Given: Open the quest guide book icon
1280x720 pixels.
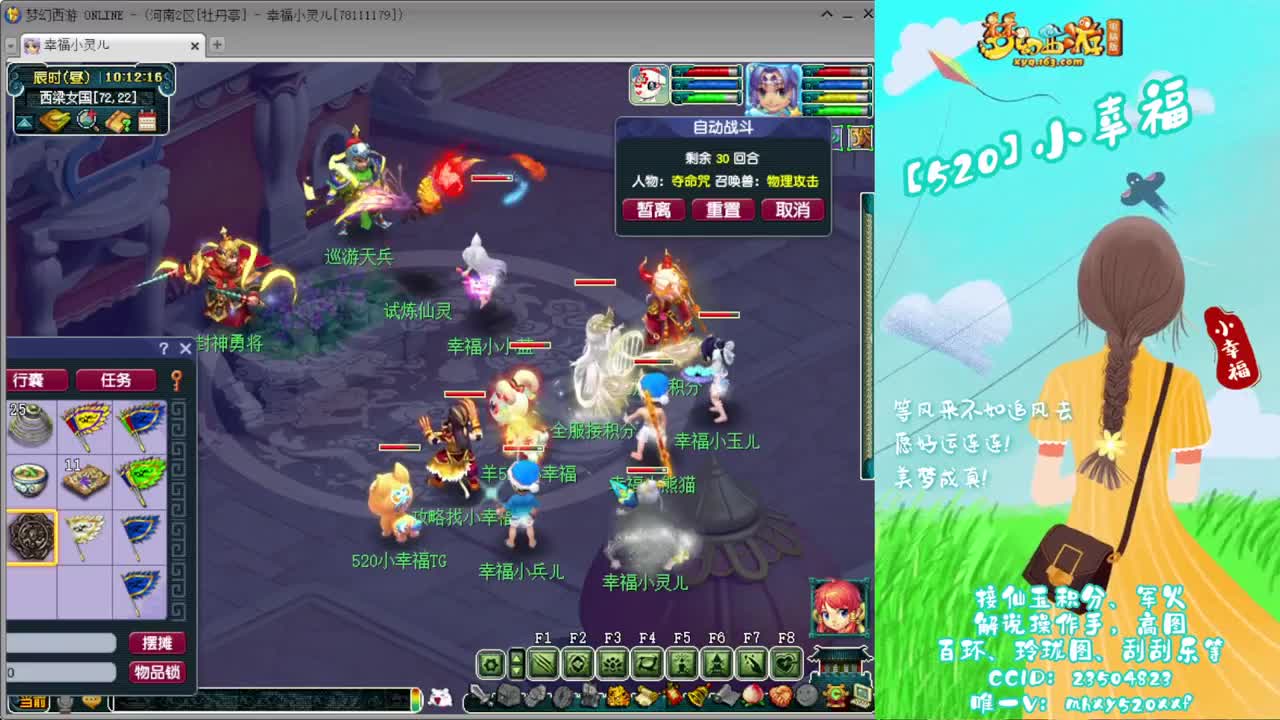Looking at the screenshot, I should (x=118, y=121).
